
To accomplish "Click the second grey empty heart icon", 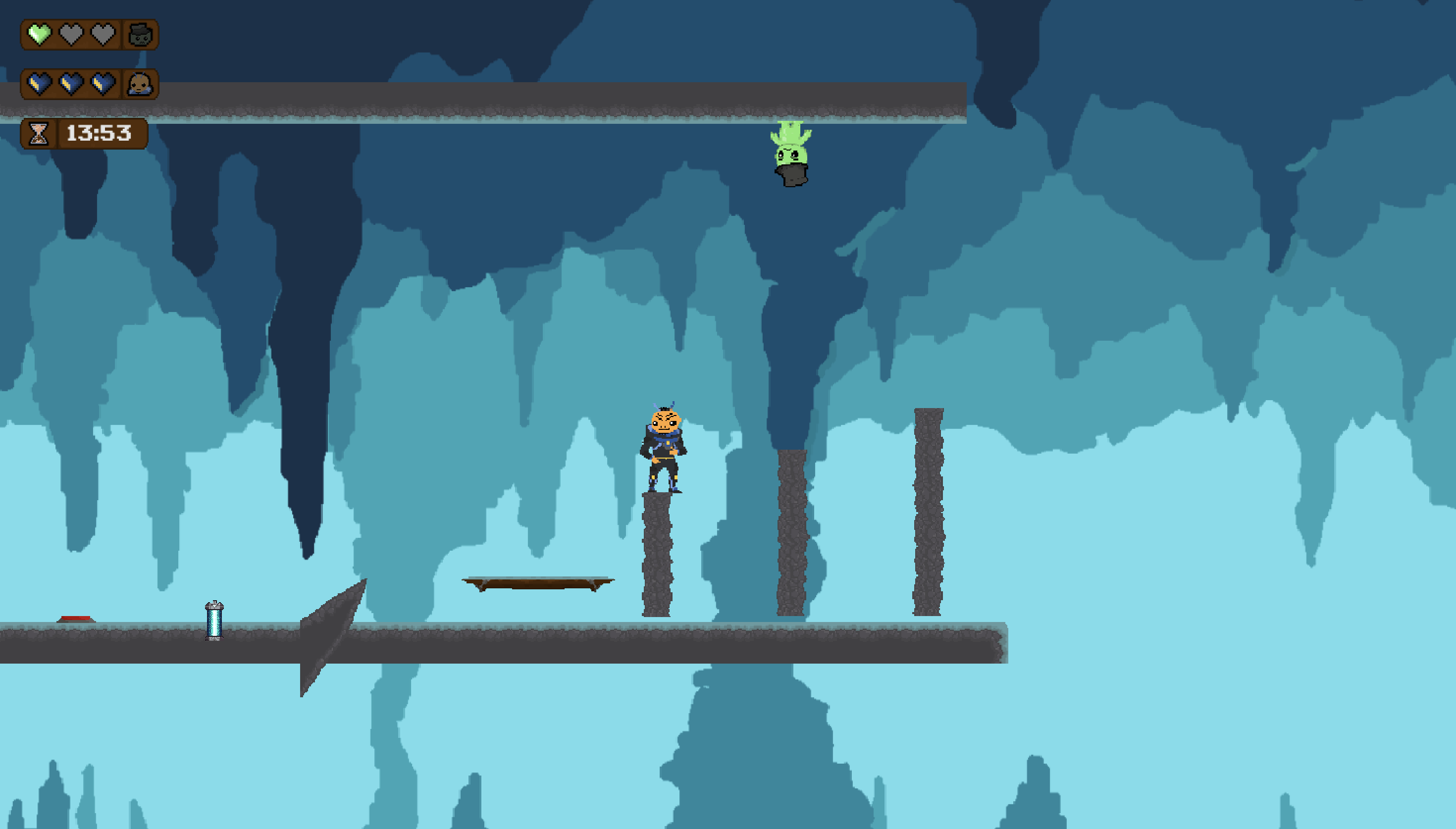I will pos(72,35).
